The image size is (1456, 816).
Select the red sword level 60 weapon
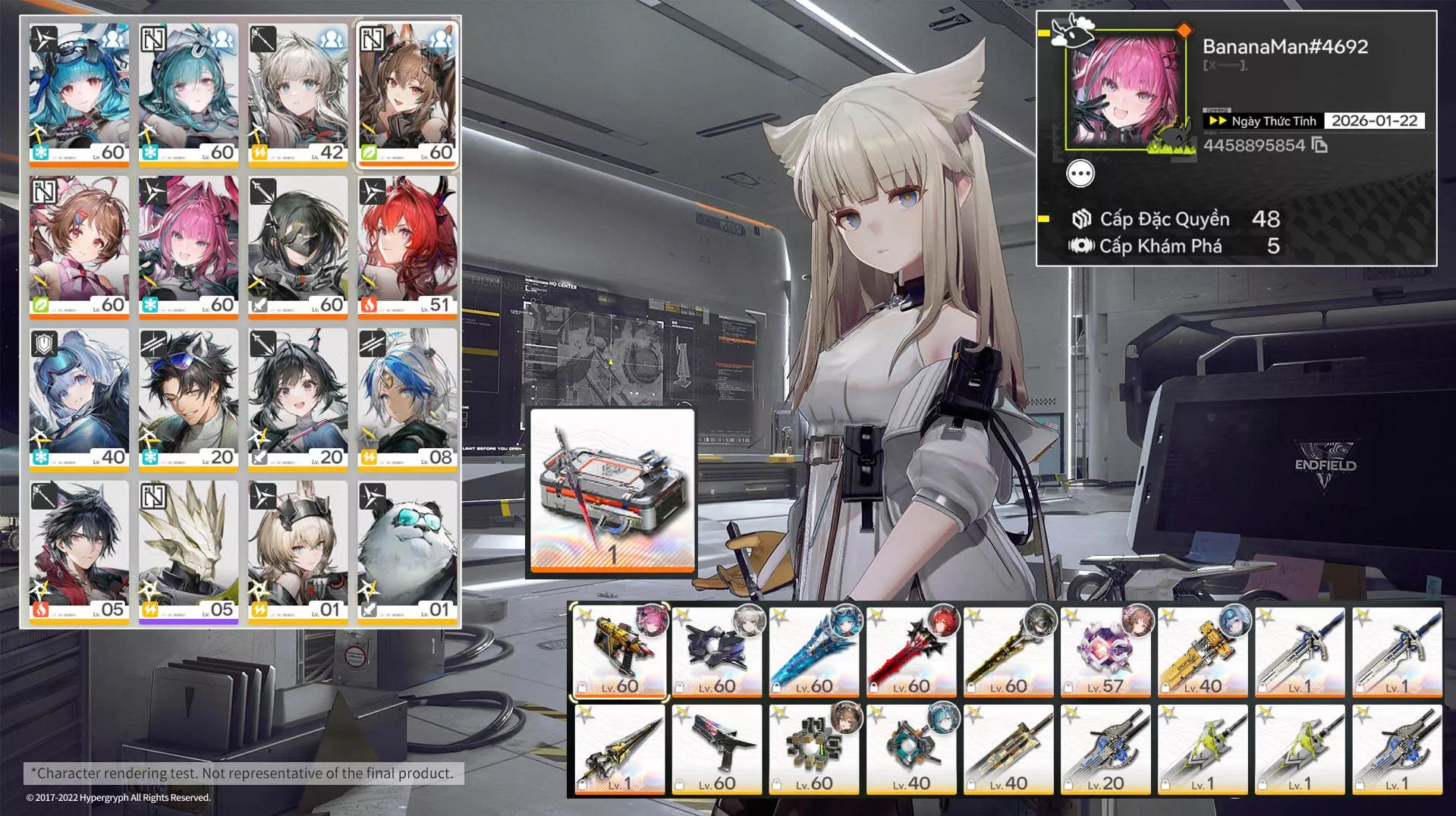coord(910,651)
